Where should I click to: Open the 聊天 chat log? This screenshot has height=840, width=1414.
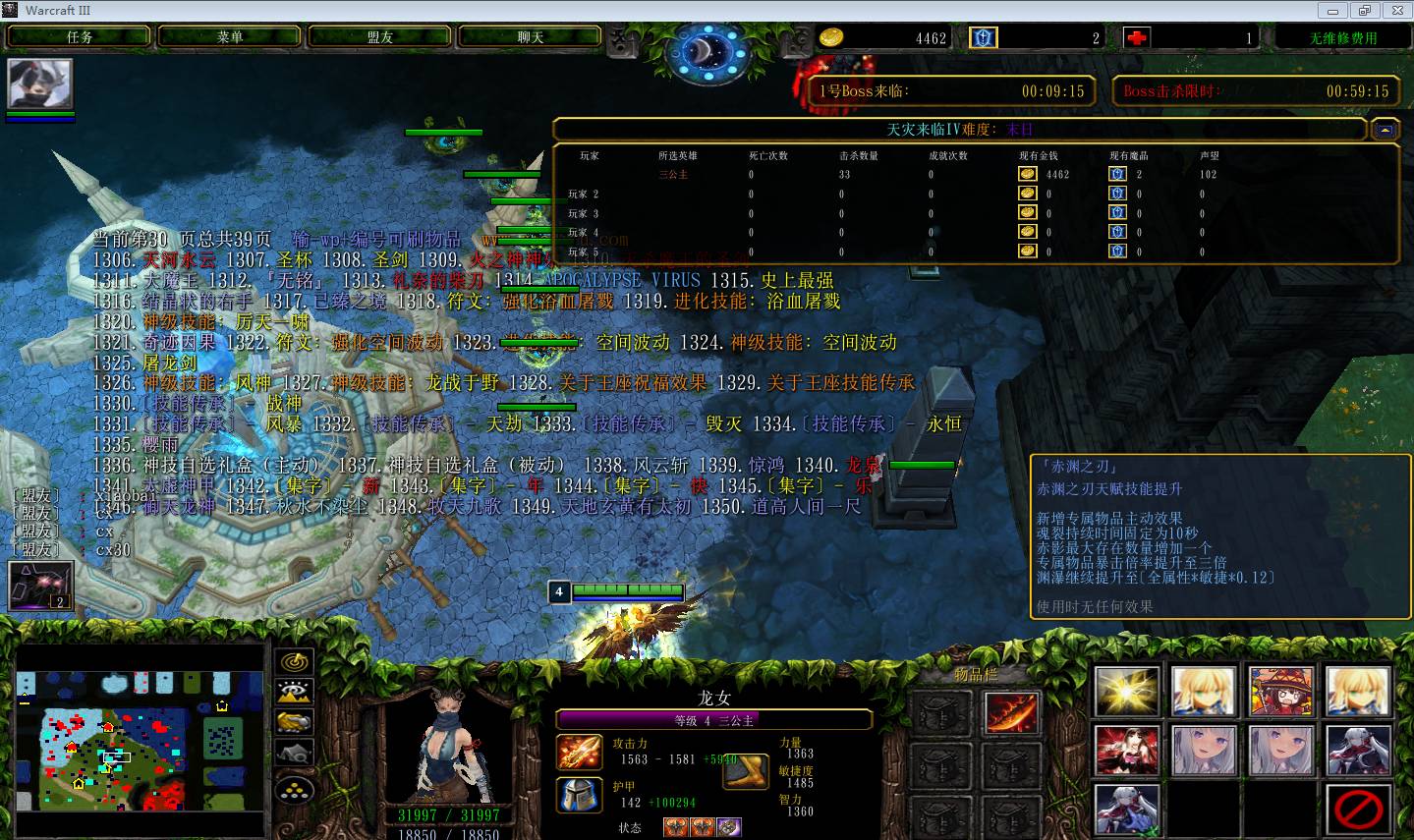pos(531,36)
